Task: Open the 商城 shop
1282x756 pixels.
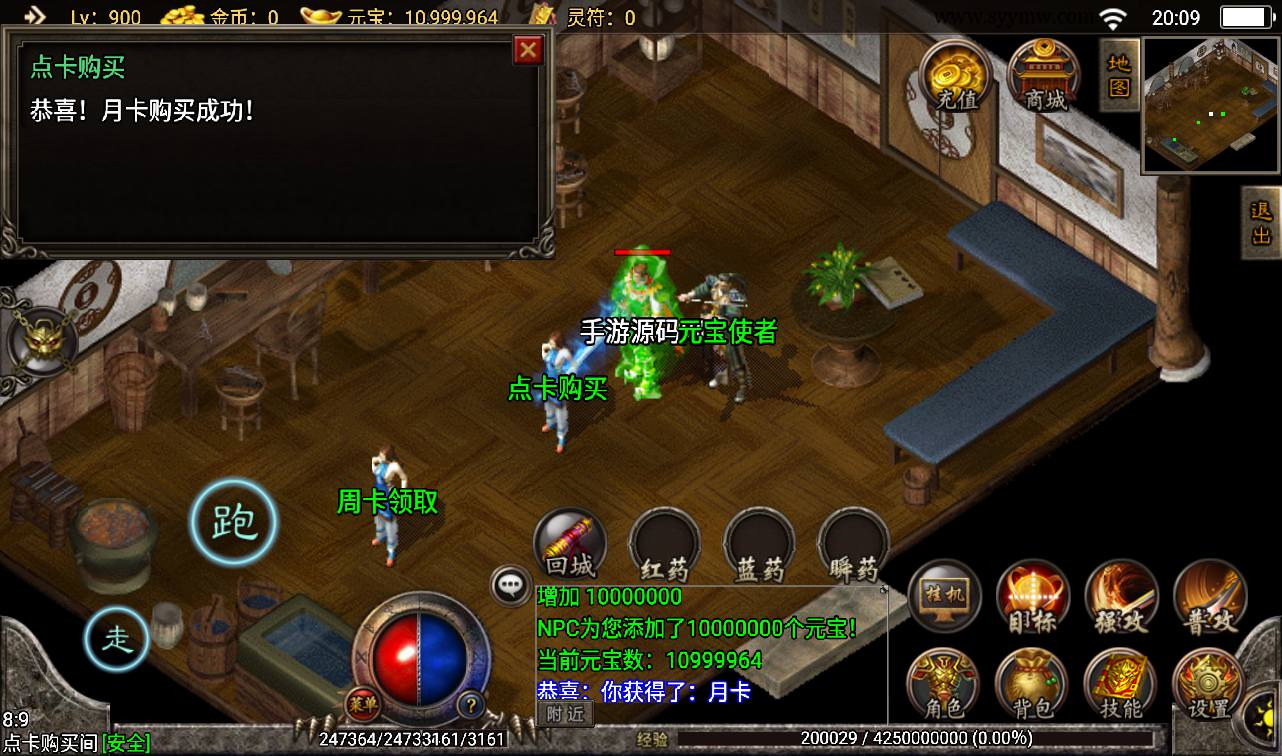Action: point(1044,74)
